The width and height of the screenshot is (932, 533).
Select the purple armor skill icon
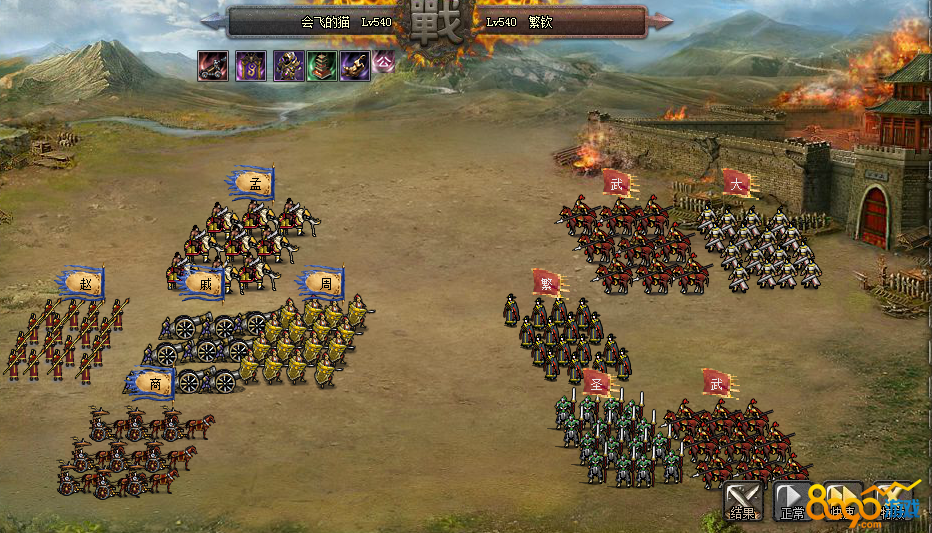[x=288, y=66]
